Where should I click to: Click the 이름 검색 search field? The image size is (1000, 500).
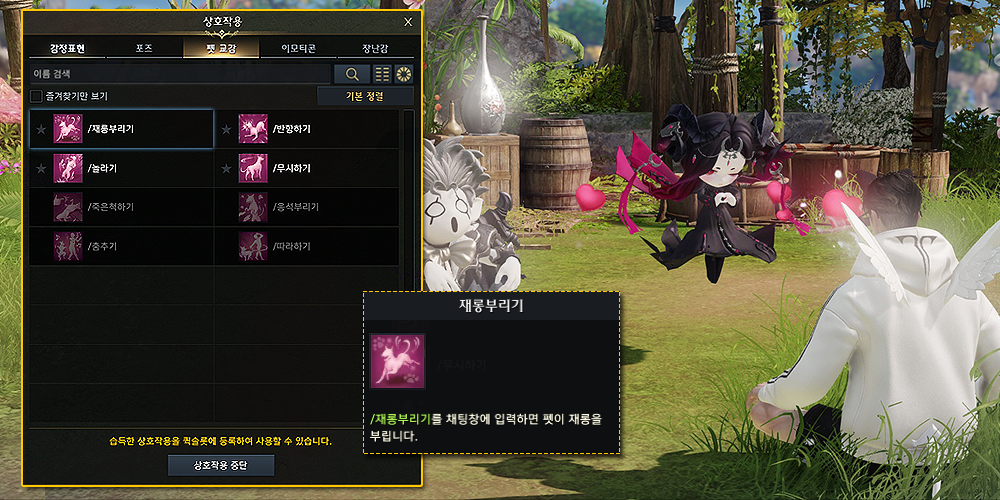tap(180, 74)
